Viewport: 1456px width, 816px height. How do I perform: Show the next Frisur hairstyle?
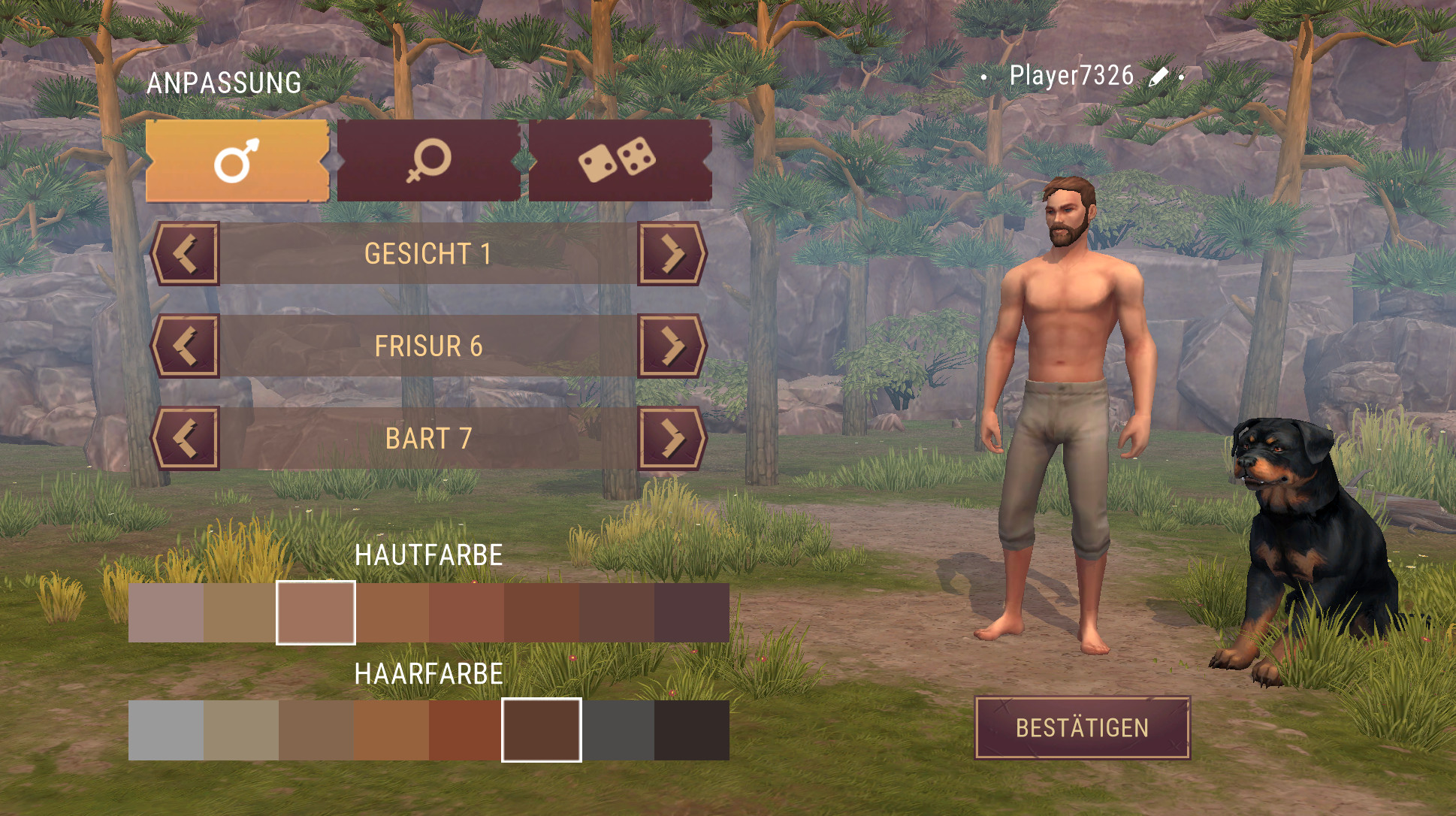[672, 346]
